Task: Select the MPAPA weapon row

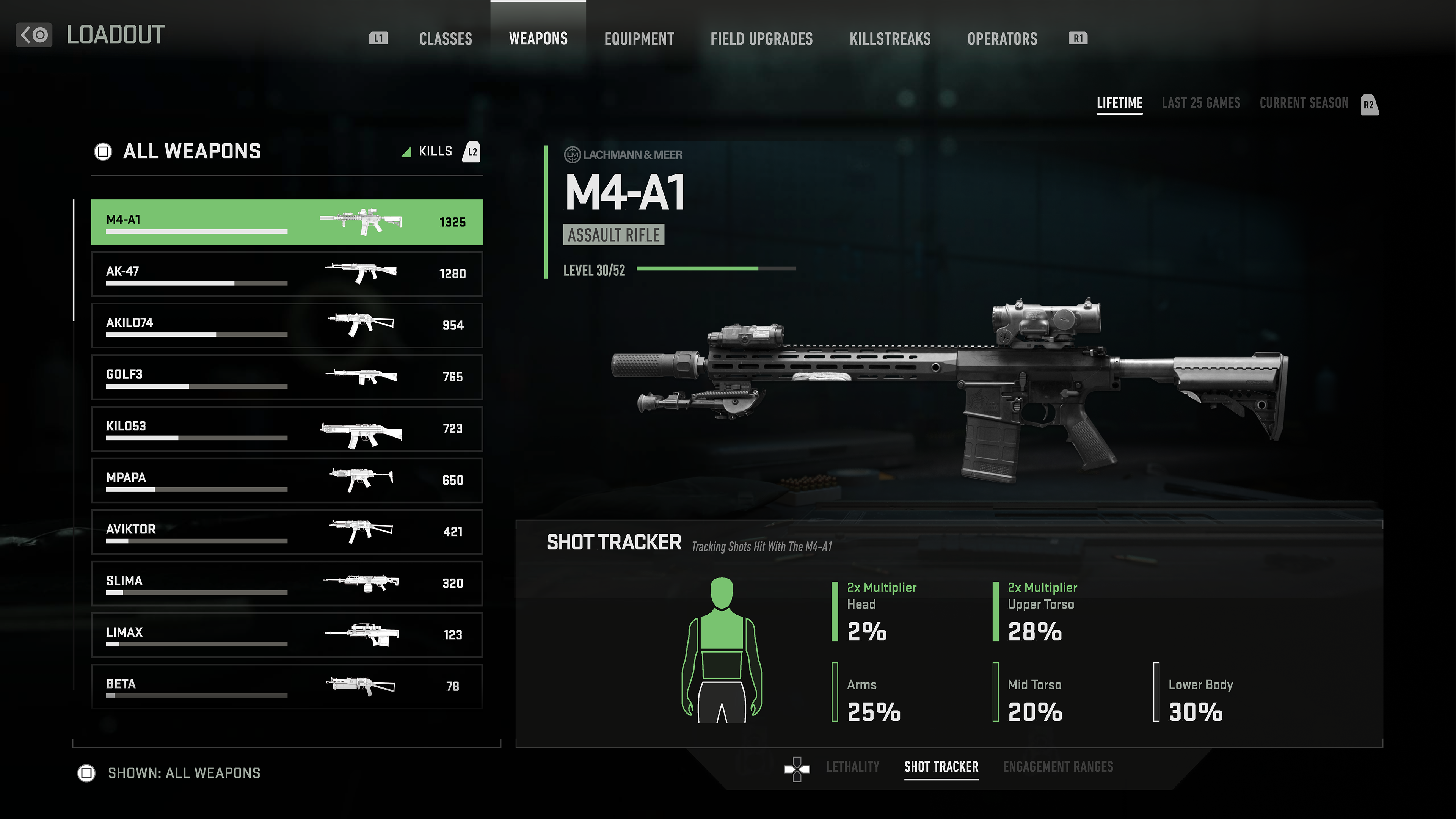Action: tap(287, 480)
